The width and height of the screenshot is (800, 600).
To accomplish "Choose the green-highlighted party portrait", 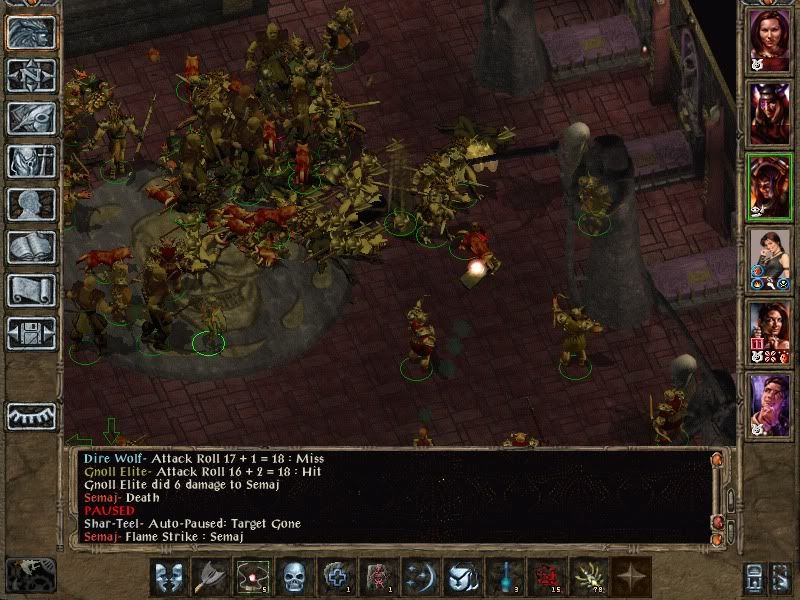I will point(769,186).
